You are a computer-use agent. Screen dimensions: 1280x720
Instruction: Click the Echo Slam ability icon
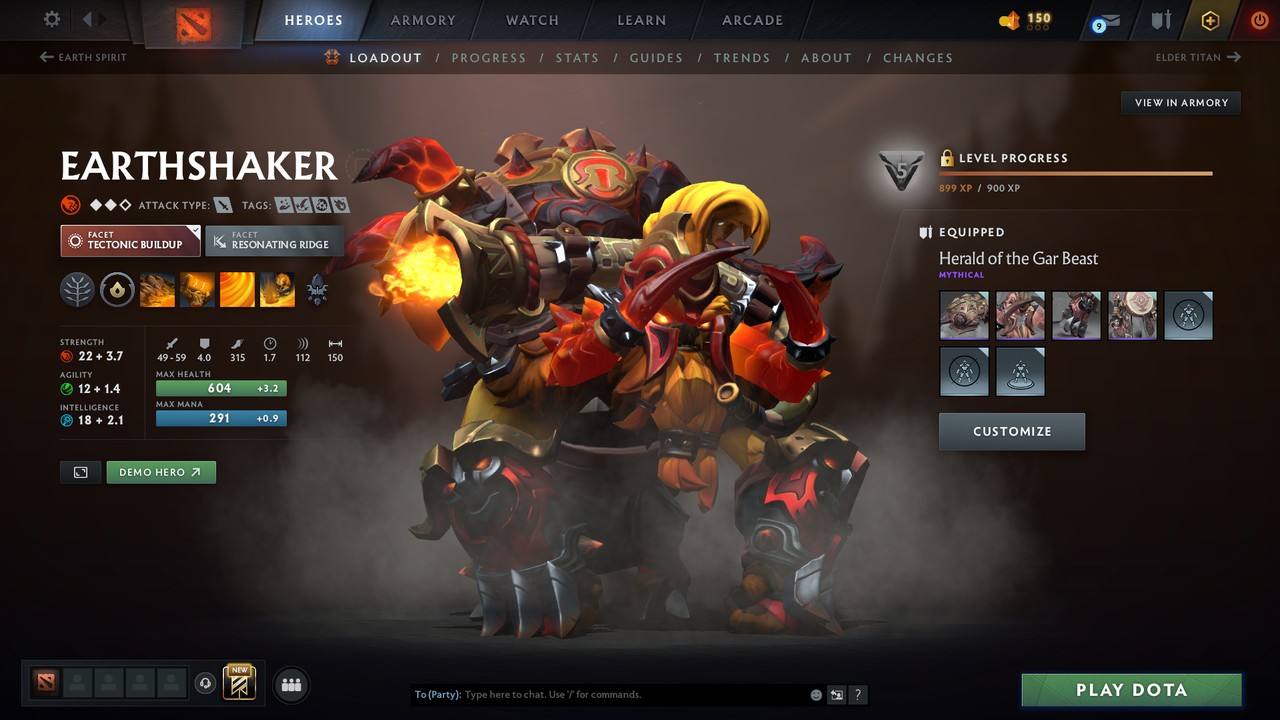(276, 290)
